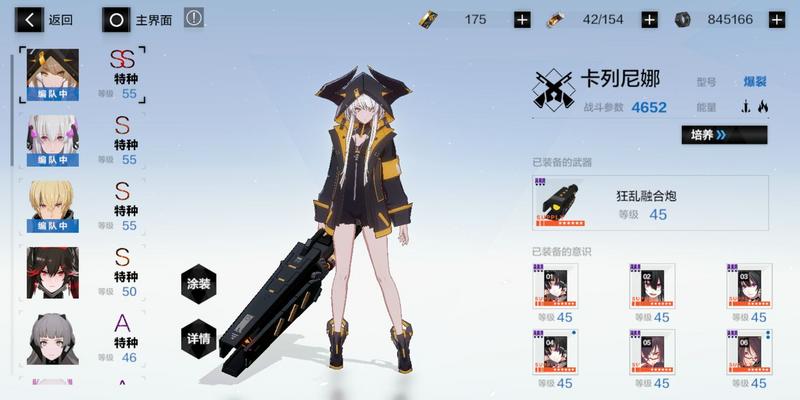
Task: Show the exclamation mark info tip
Action: pos(194,18)
